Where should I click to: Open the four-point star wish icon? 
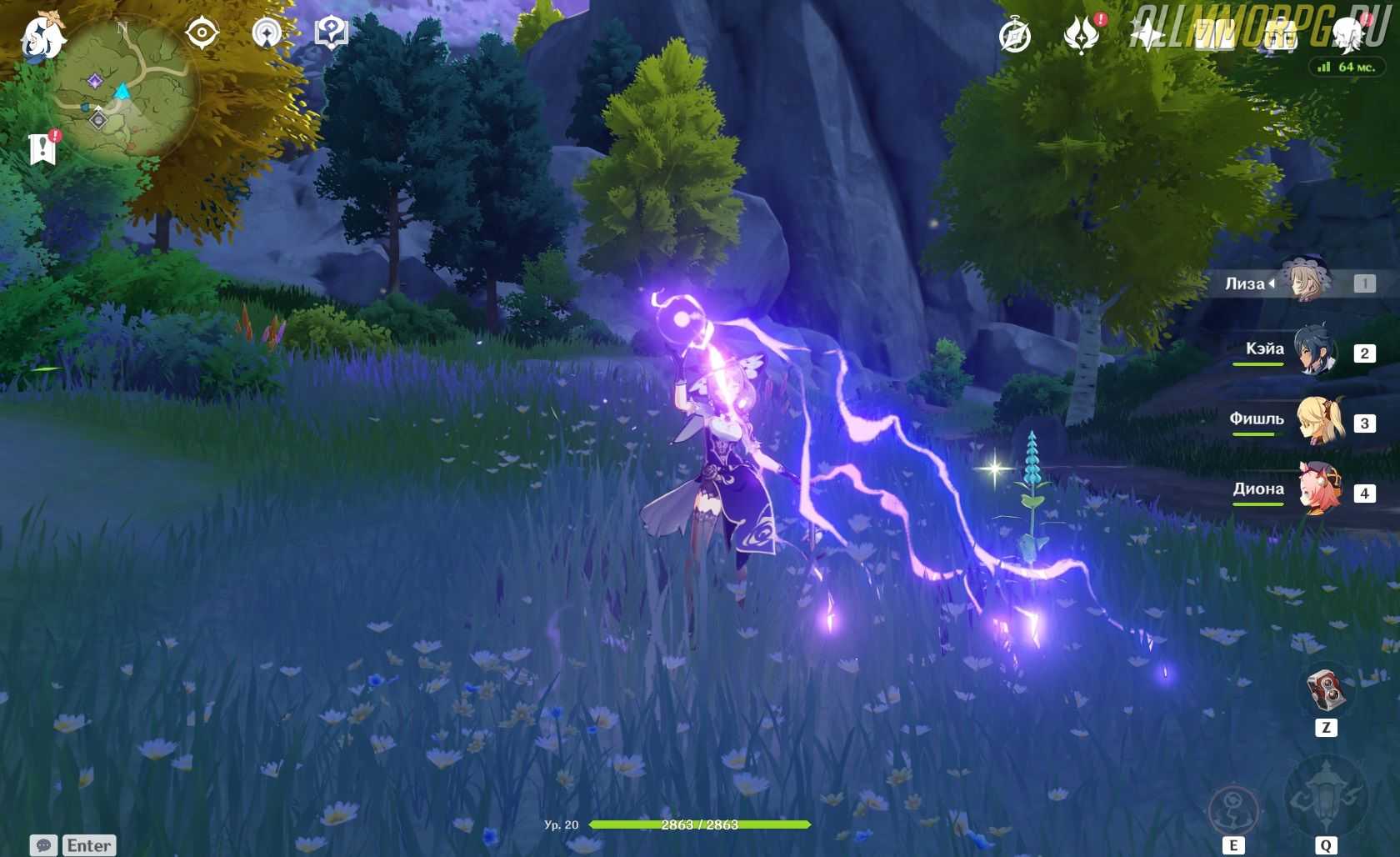(x=1147, y=36)
